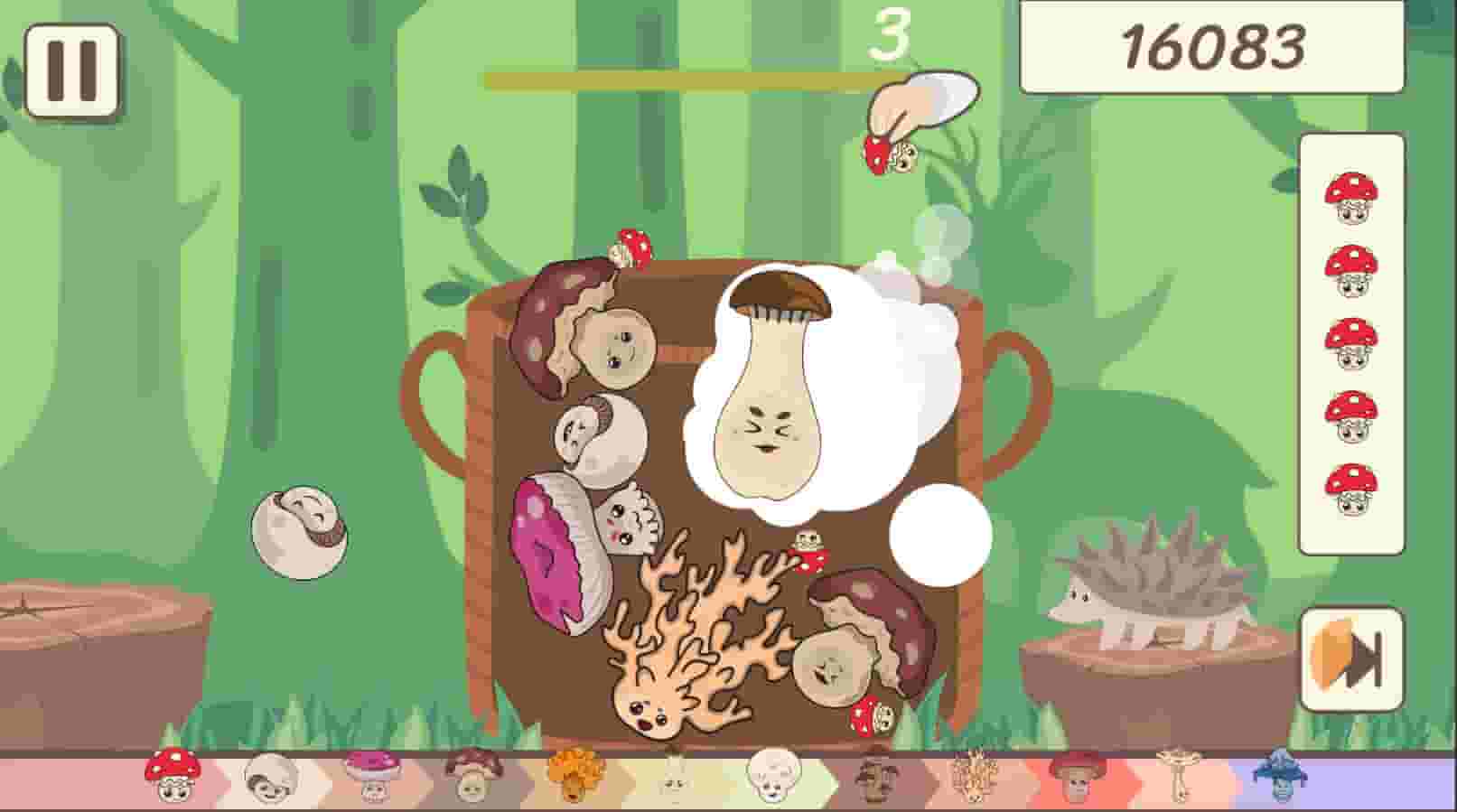
Task: Select the orange chanterelle icon in the chain
Action: [574, 779]
